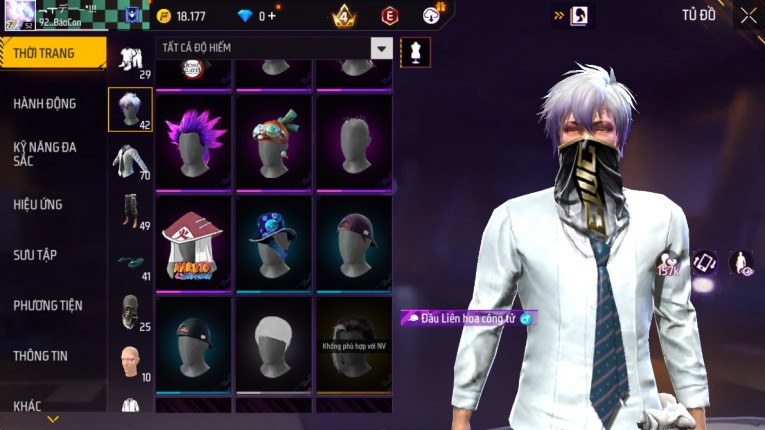The width and height of the screenshot is (765, 430).
Task: Select the orange goggles cap item
Action: 274,140
